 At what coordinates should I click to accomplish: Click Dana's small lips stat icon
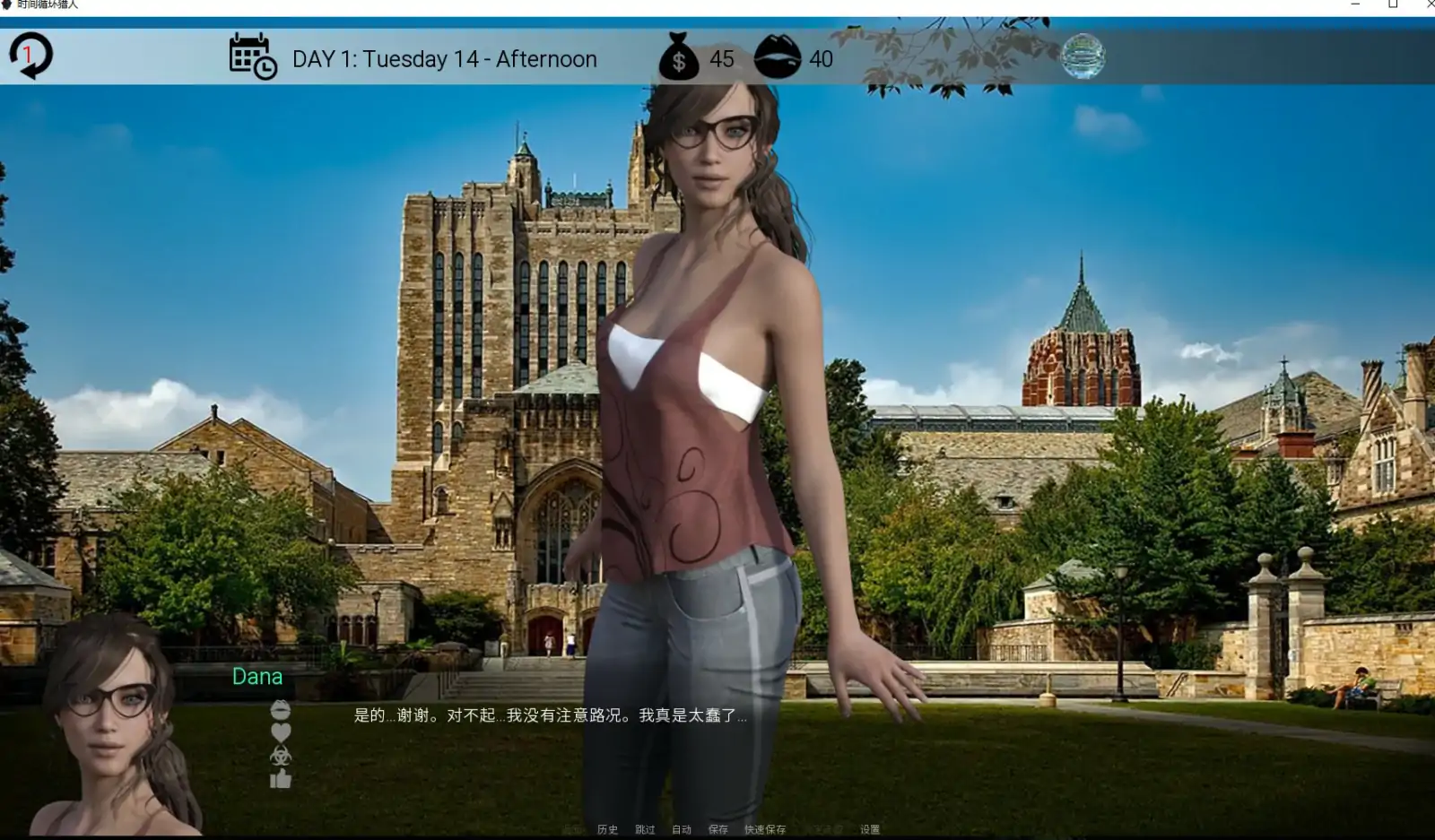tap(281, 710)
